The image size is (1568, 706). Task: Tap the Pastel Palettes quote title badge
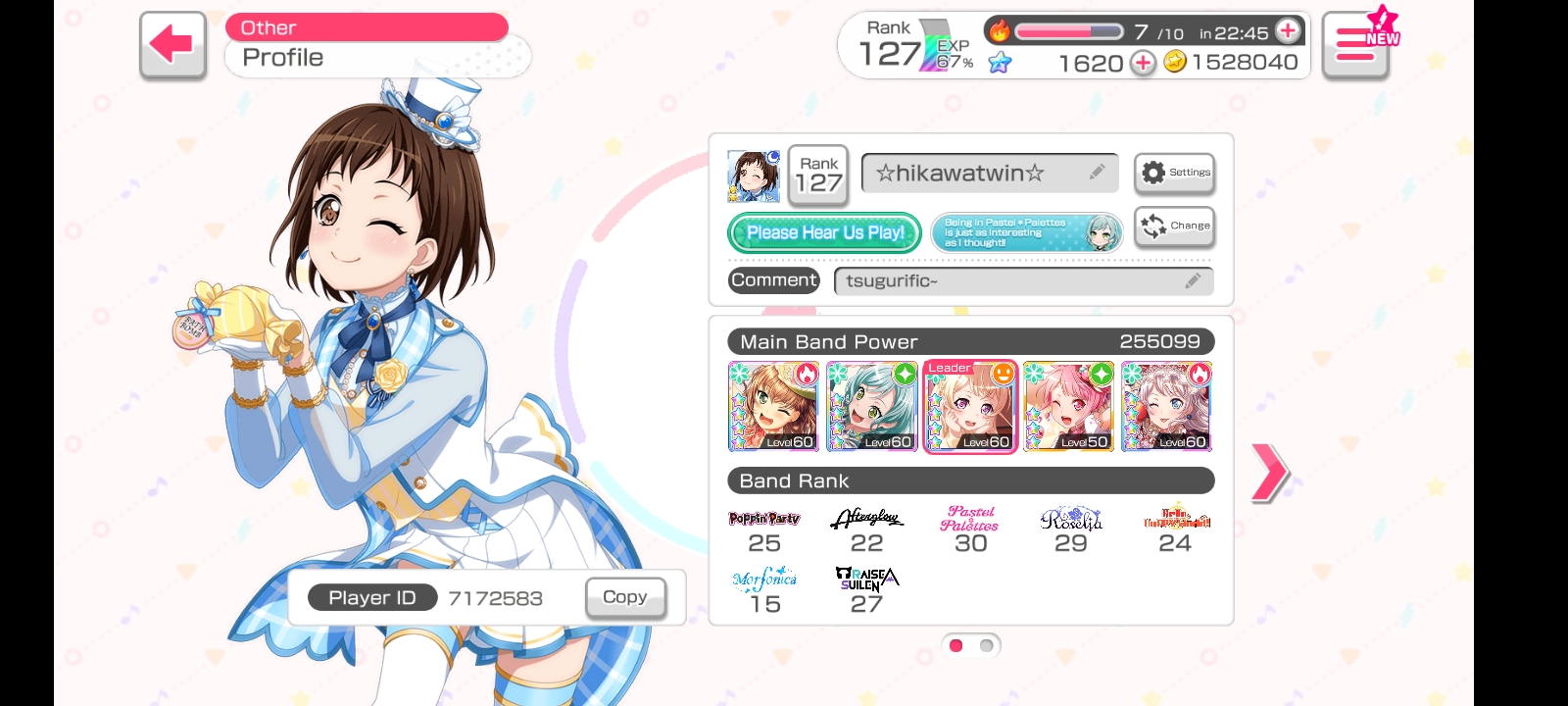(1026, 232)
